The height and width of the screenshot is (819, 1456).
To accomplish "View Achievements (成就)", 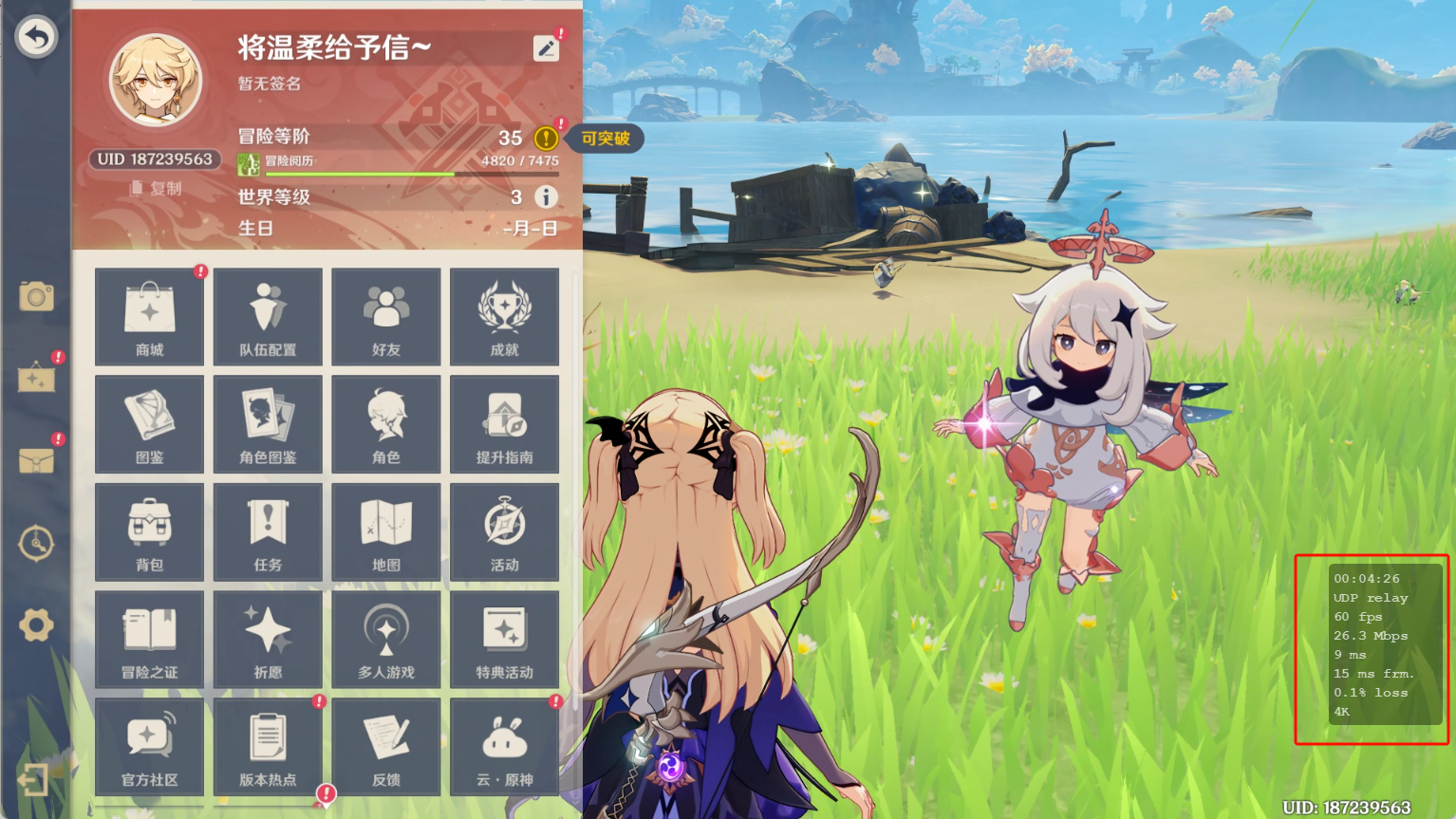I will (x=504, y=317).
